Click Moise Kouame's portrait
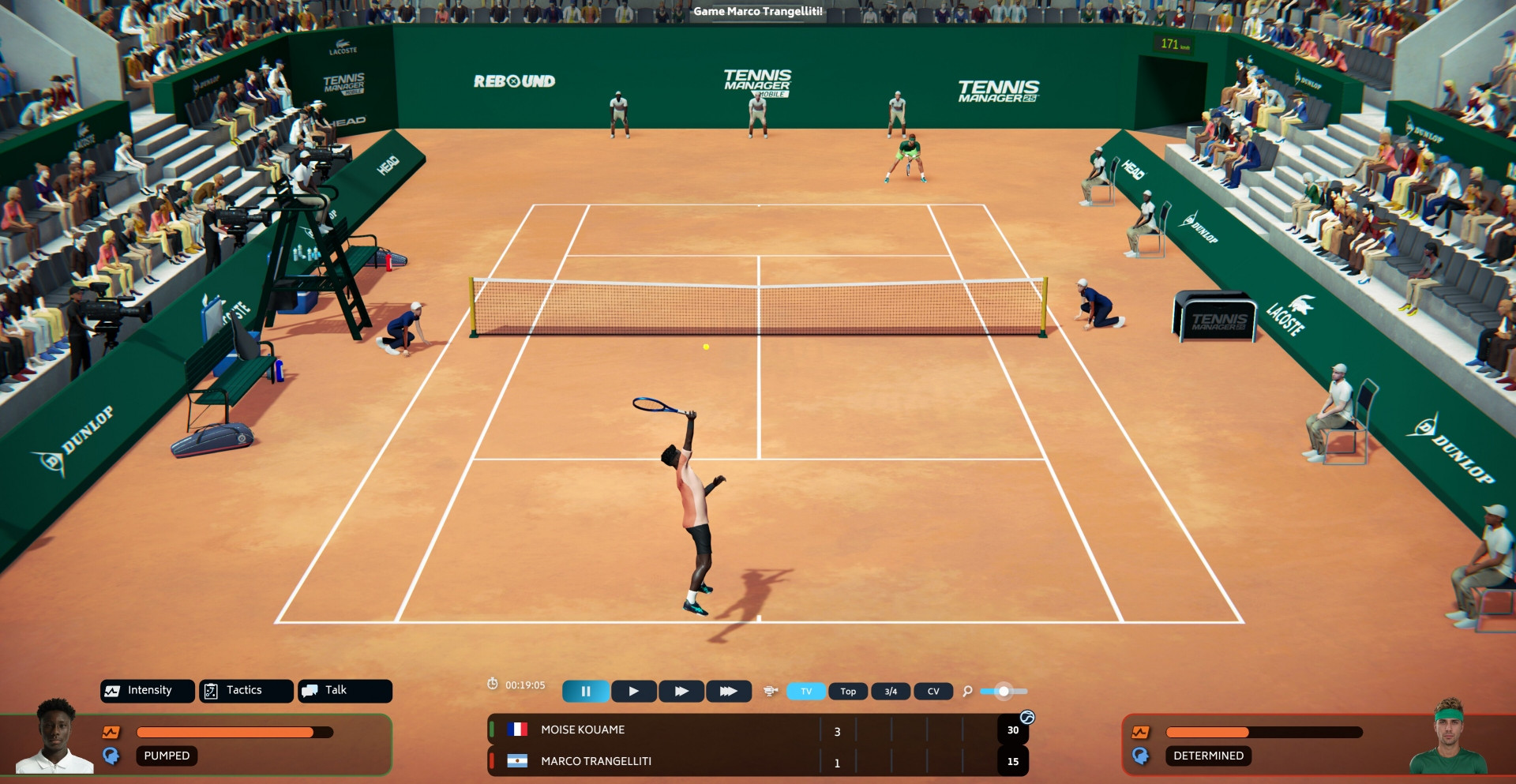Viewport: 1516px width, 784px height. (x=54, y=737)
